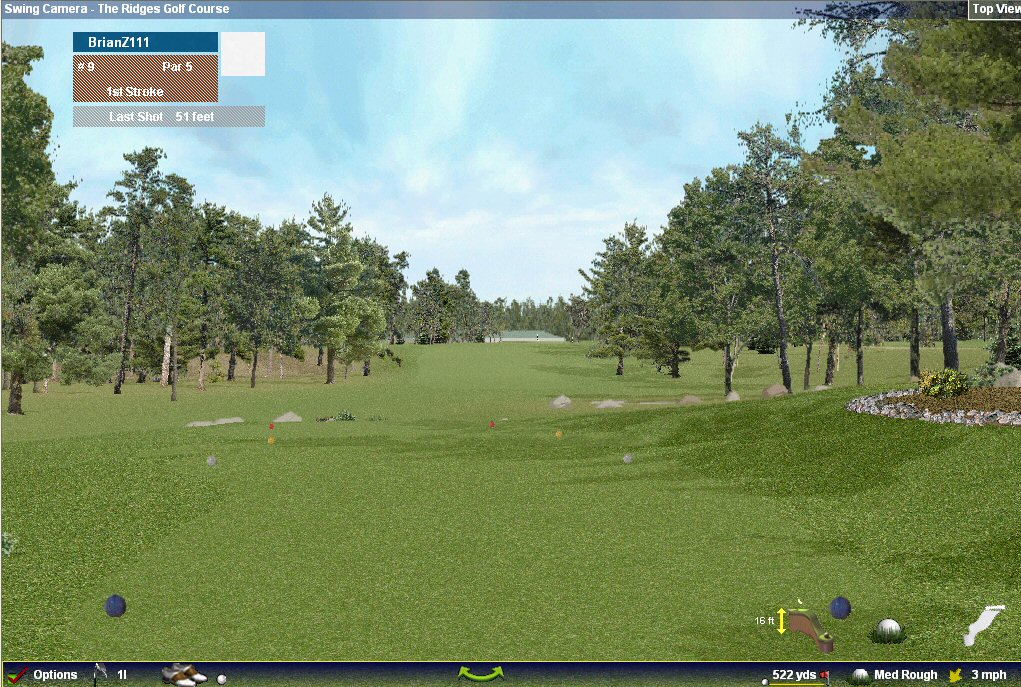Switch to the Top View camera
This screenshot has width=1021, height=687.
point(995,9)
